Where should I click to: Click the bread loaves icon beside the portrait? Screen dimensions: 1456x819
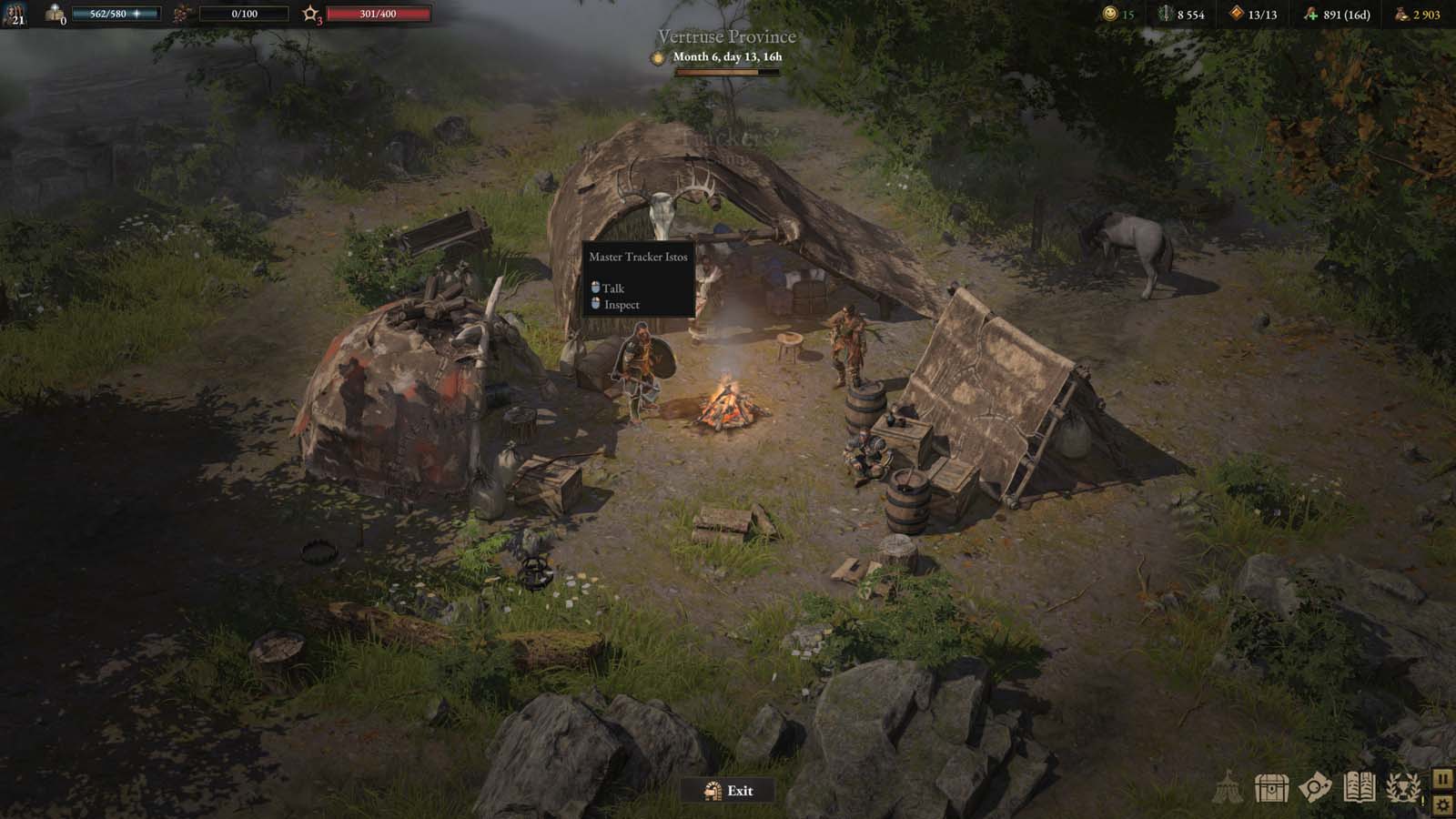(54, 13)
